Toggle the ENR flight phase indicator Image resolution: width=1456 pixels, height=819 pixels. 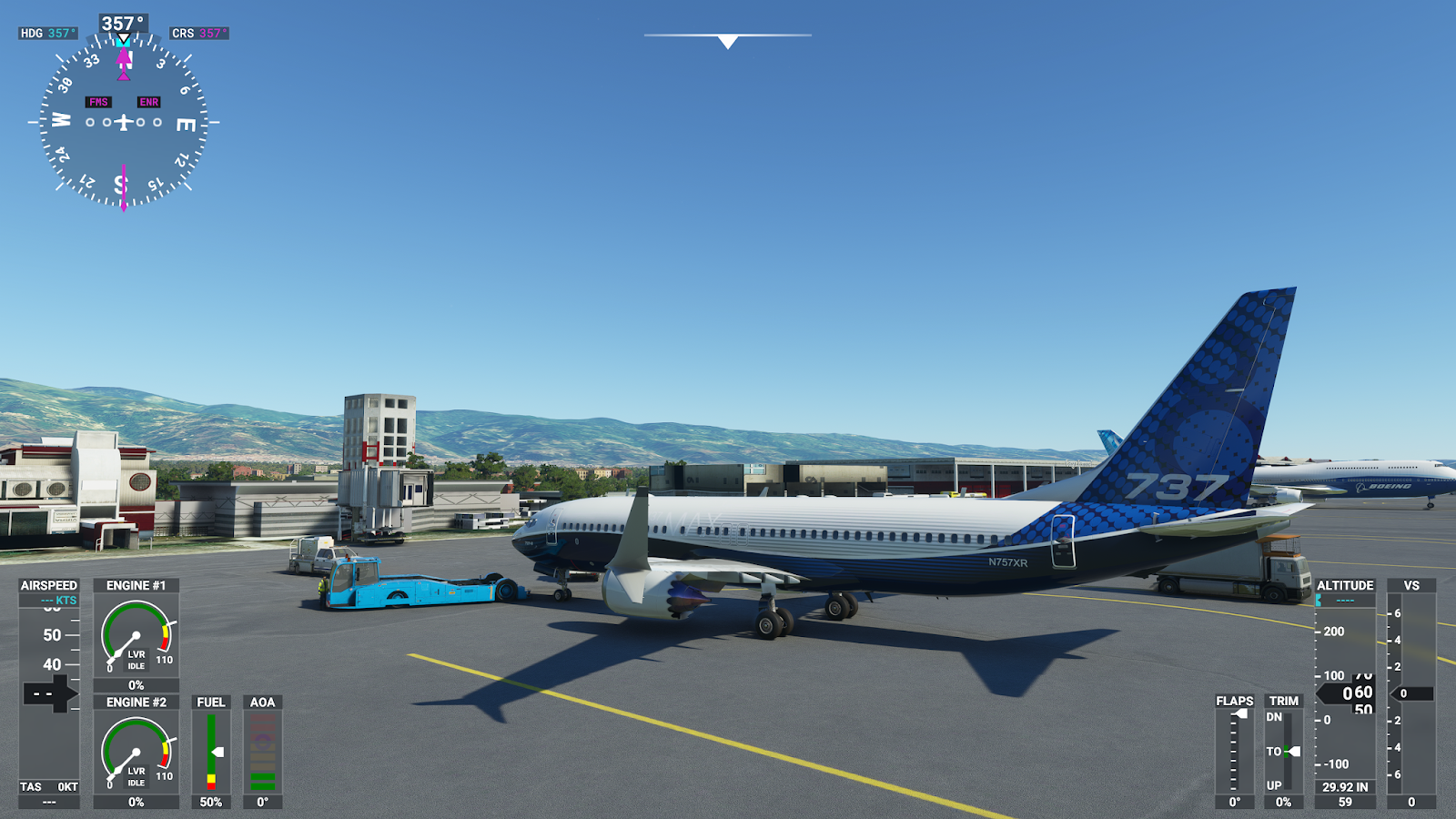coord(148,102)
